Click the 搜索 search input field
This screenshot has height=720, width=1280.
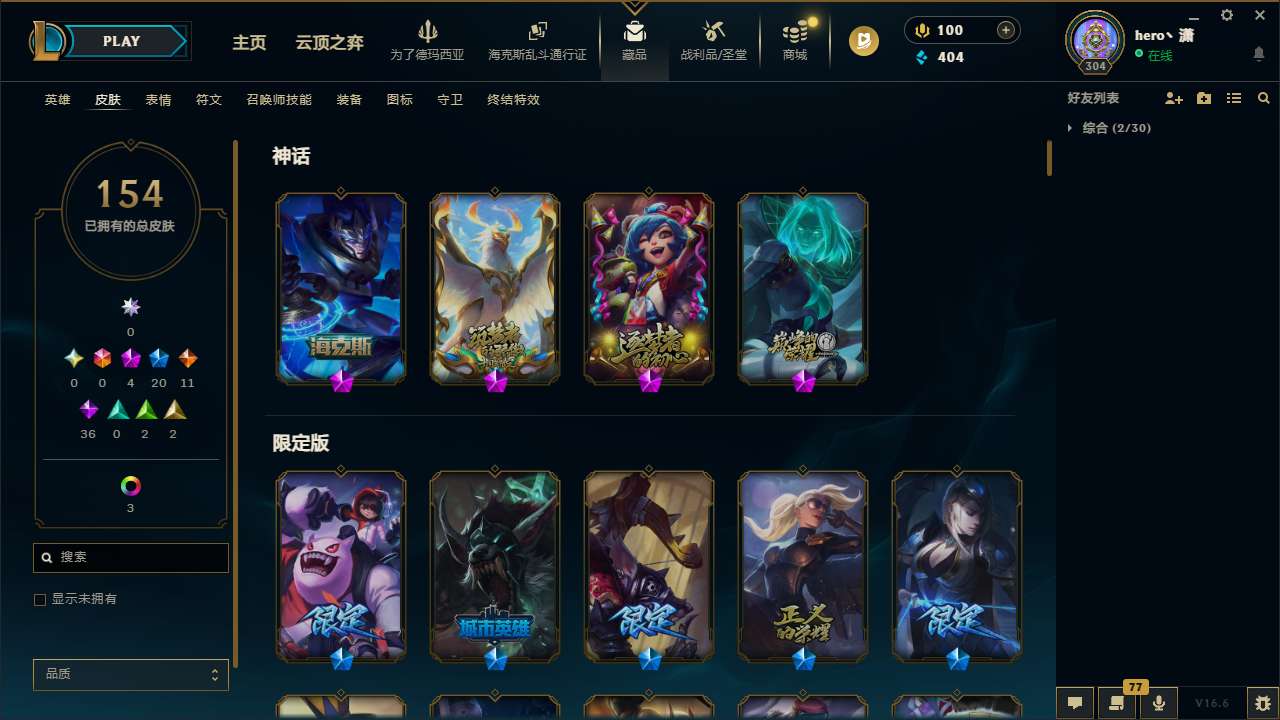point(130,557)
